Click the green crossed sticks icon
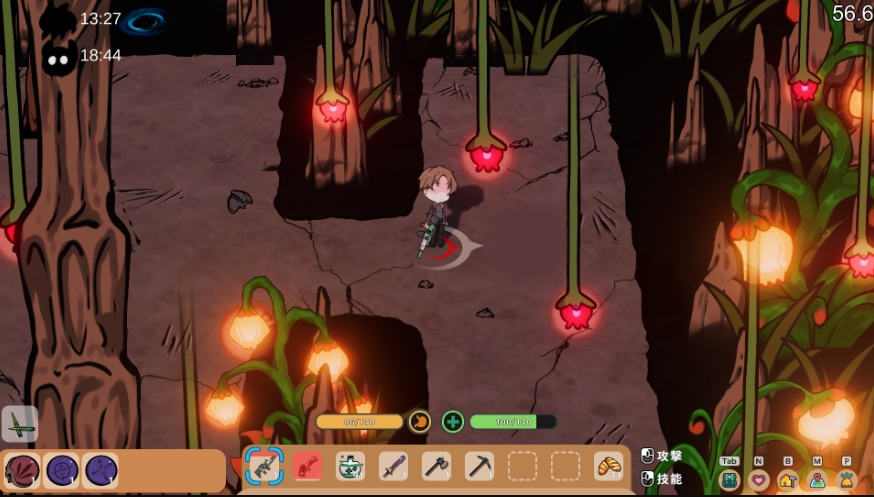Image resolution: width=874 pixels, height=497 pixels. tap(20, 424)
